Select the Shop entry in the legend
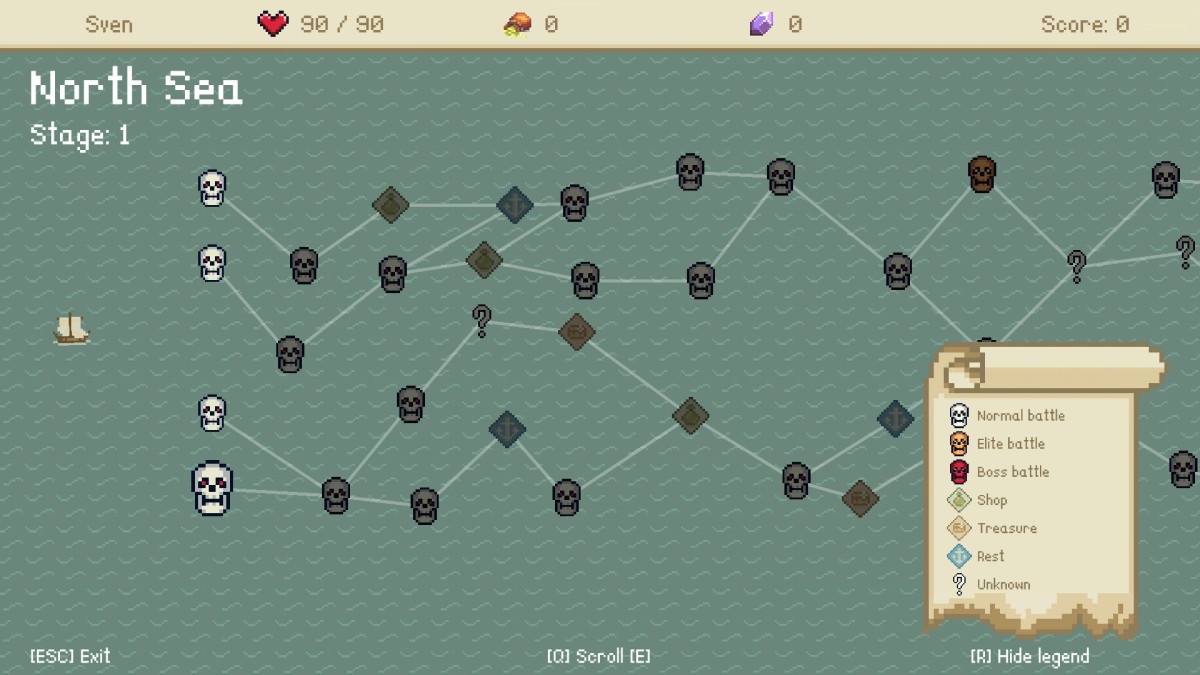The width and height of the screenshot is (1200, 675). click(979, 500)
